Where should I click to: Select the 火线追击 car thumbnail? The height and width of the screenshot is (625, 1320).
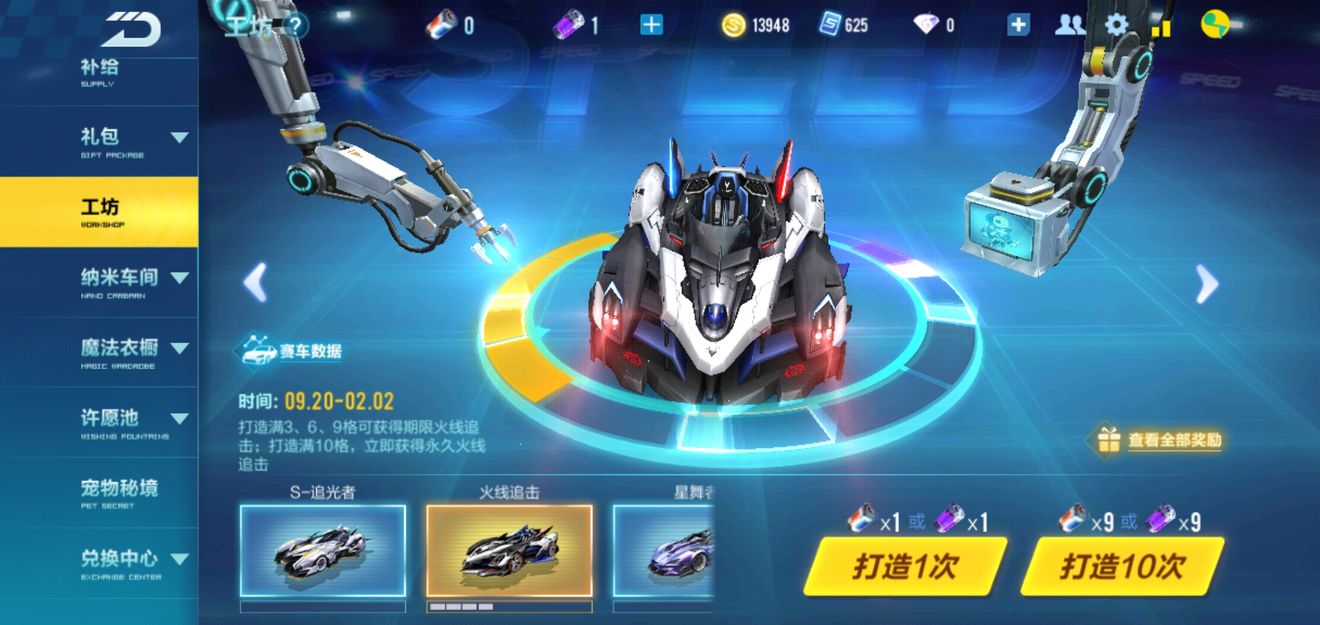click(x=509, y=551)
